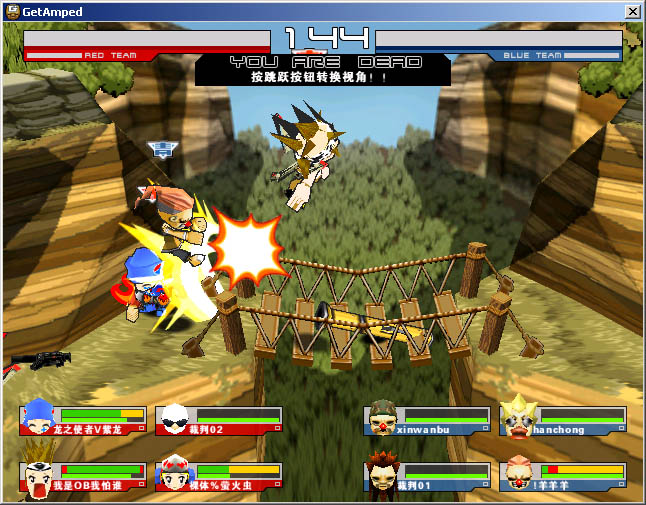Select player panel 龙之使者V紫龙
This screenshot has width=646, height=505.
pyautogui.click(x=83, y=420)
